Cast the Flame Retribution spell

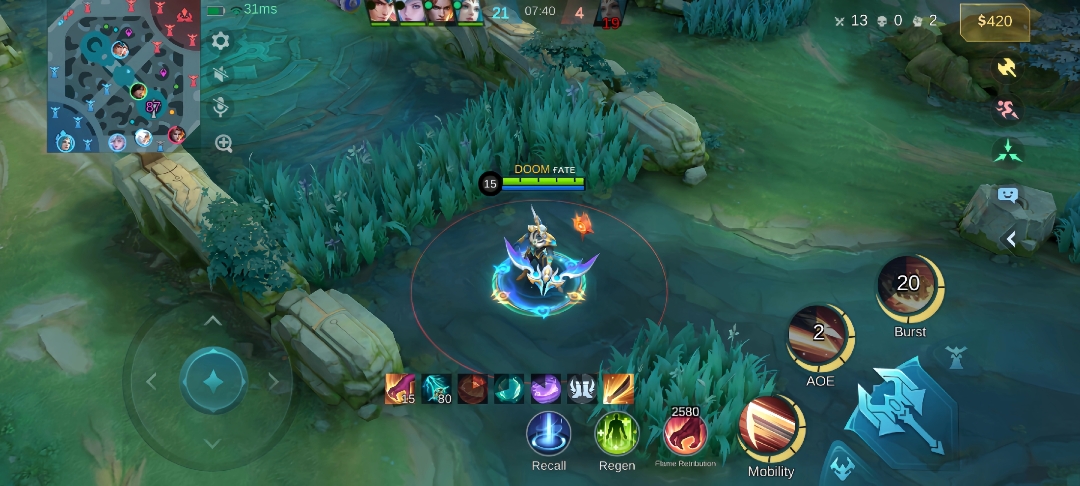click(x=685, y=433)
